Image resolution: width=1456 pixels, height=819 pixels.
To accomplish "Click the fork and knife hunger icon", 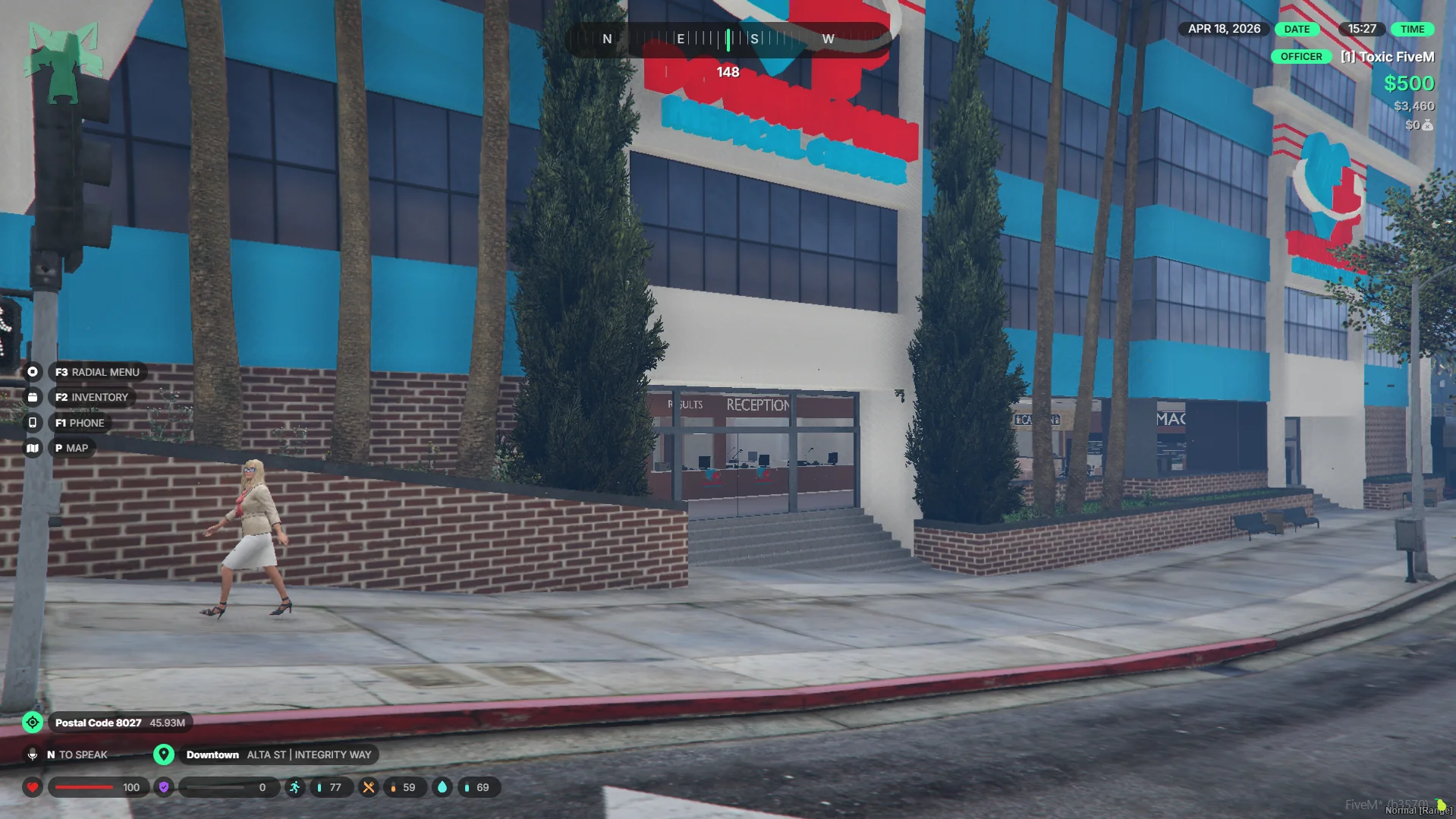I will (x=369, y=787).
